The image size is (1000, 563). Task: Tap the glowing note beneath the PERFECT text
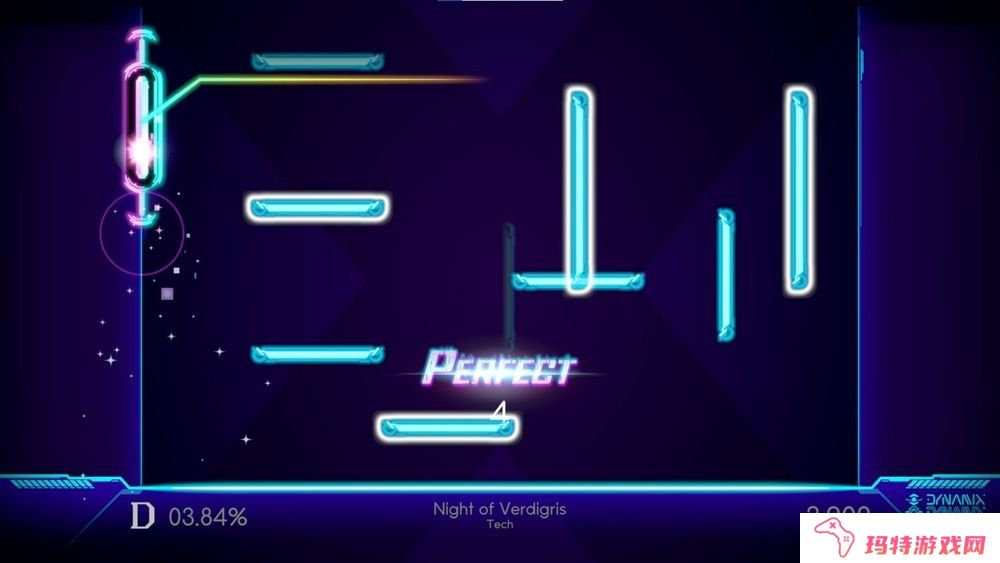448,428
